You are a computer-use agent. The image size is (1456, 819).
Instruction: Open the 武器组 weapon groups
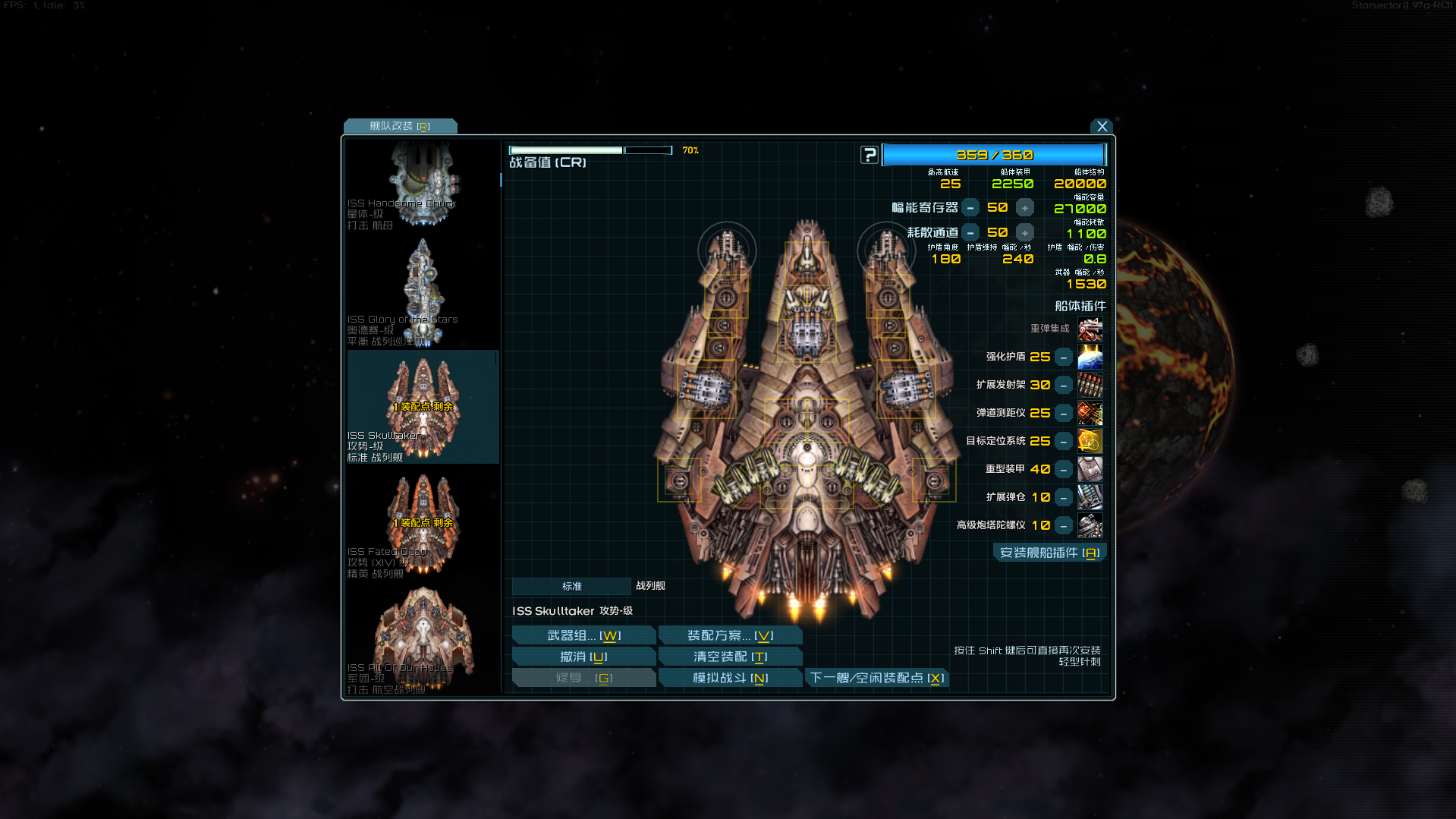pos(583,636)
